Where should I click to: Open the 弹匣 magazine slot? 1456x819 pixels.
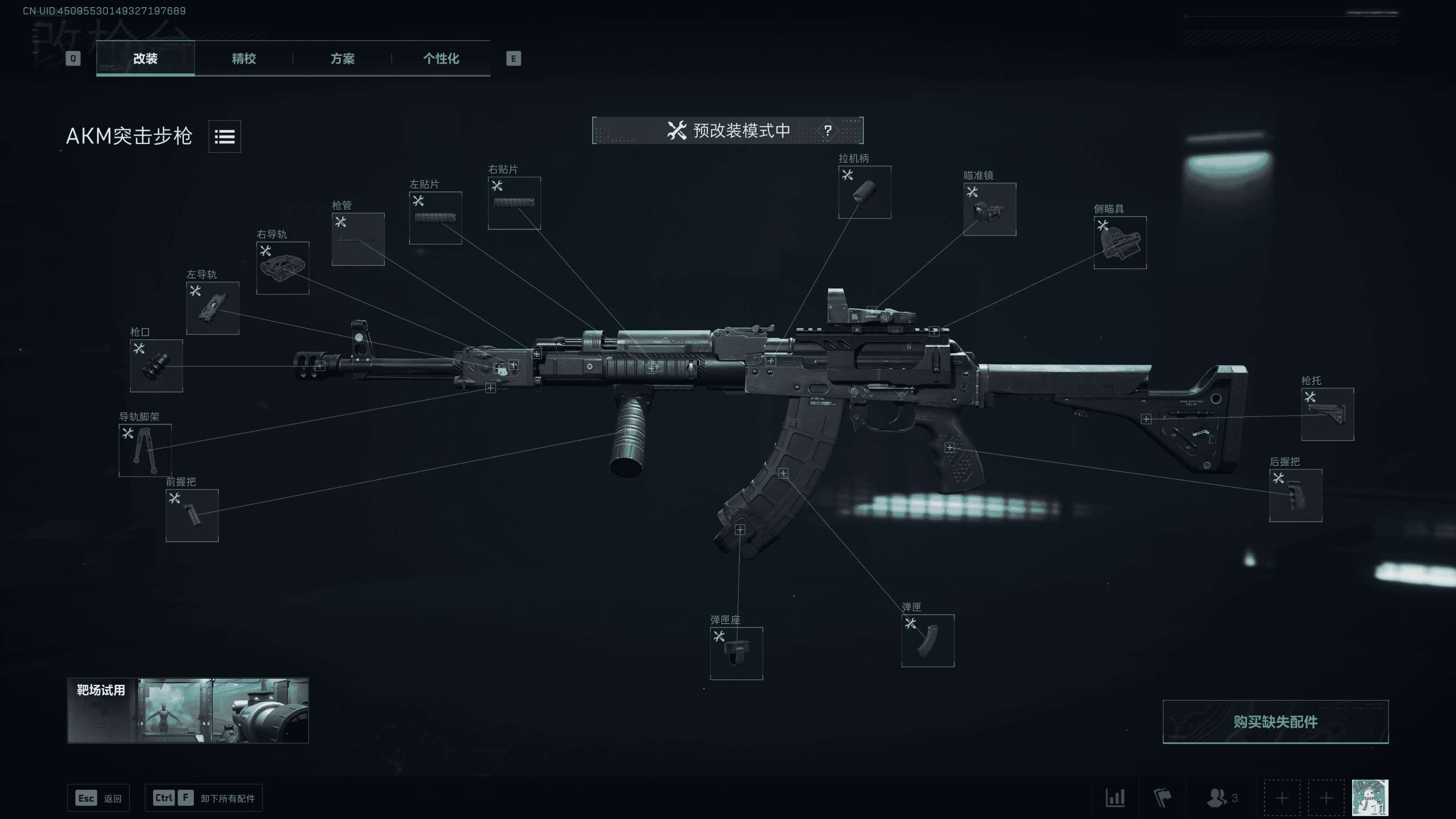click(x=928, y=640)
